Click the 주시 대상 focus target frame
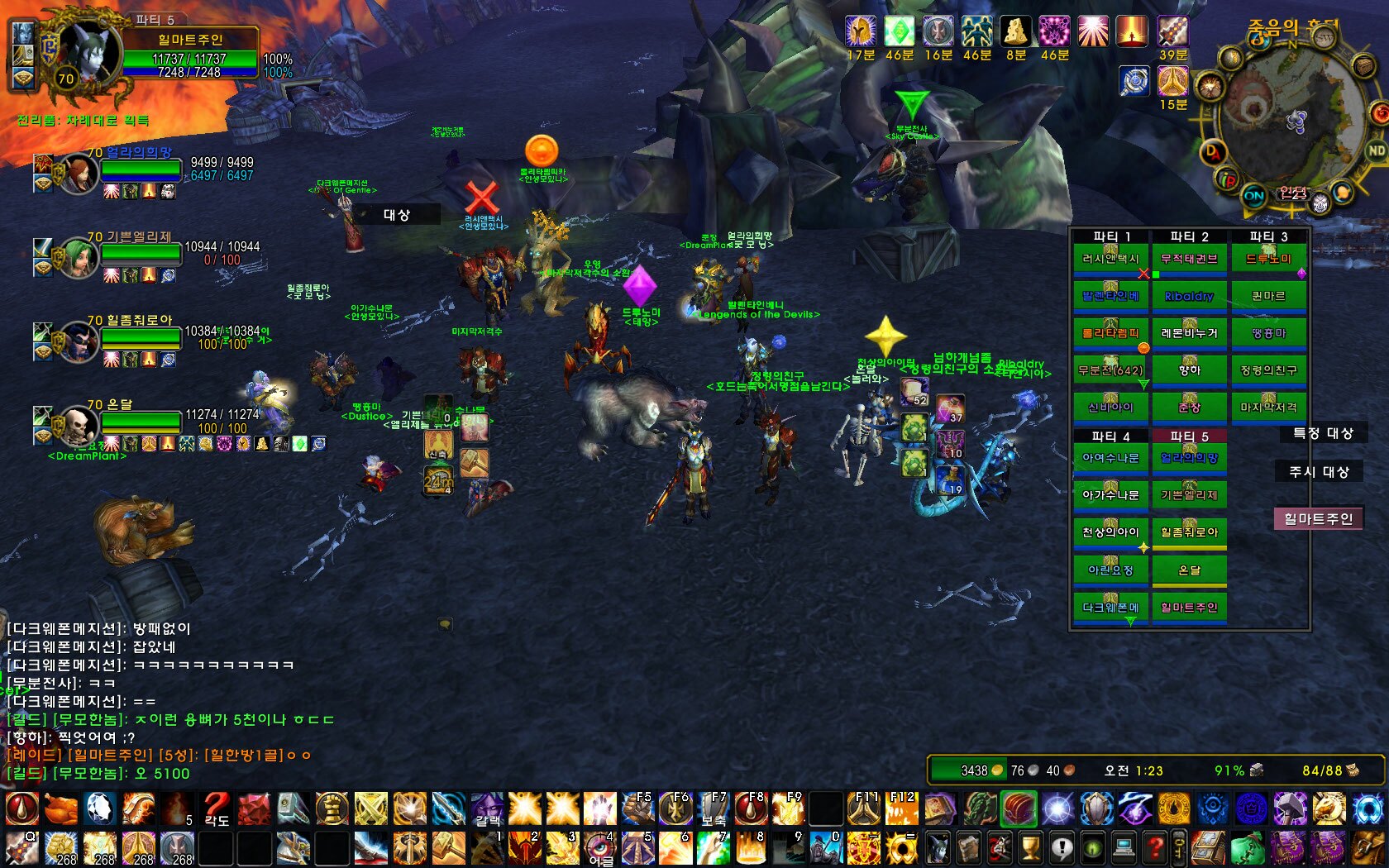The width and height of the screenshot is (1389, 868). 1319,472
